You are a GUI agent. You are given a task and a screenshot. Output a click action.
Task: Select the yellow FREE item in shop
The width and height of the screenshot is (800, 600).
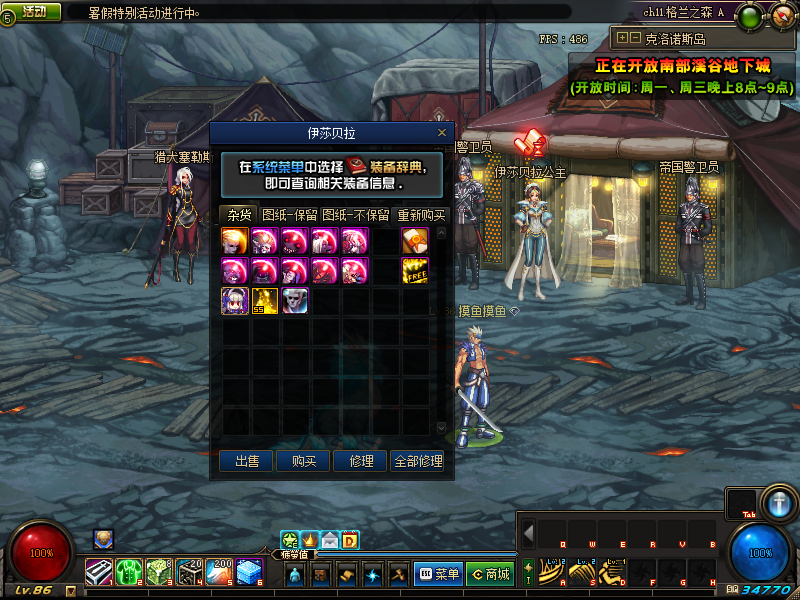[x=415, y=271]
